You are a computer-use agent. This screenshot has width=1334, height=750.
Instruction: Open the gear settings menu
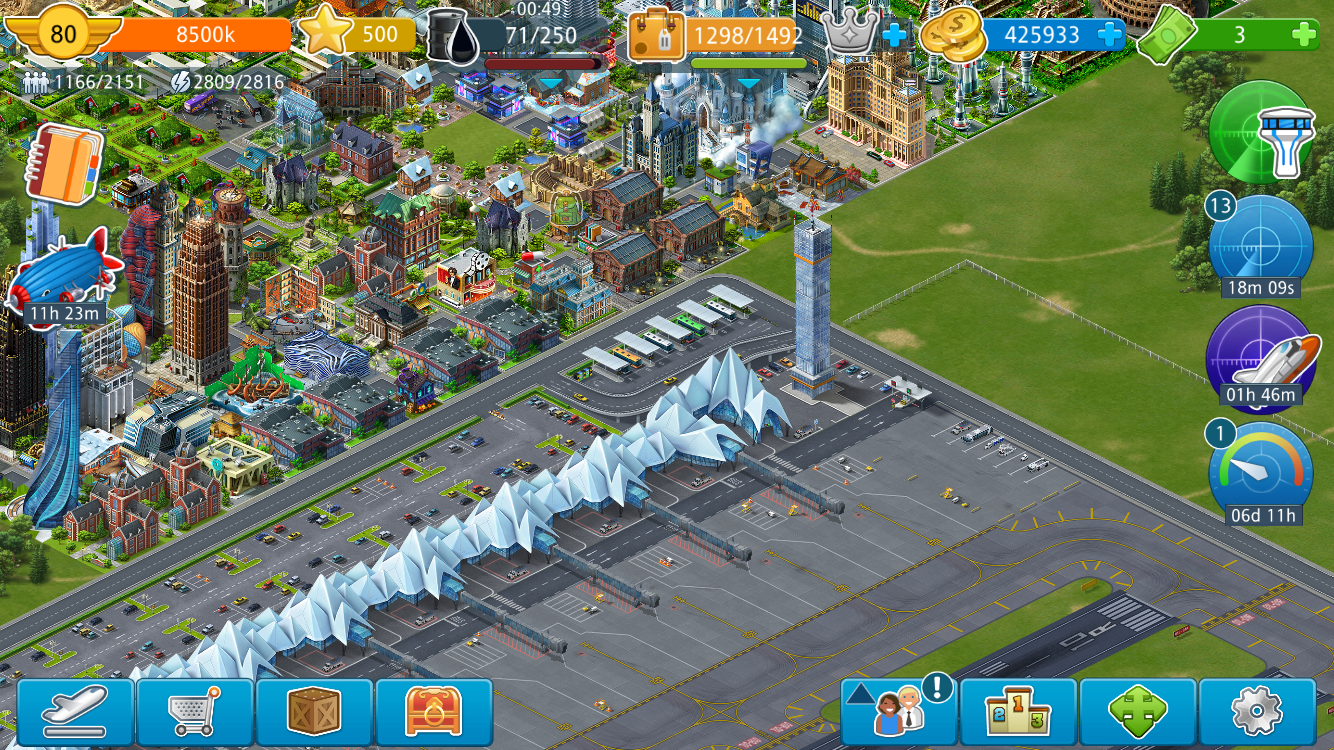pos(1257,713)
